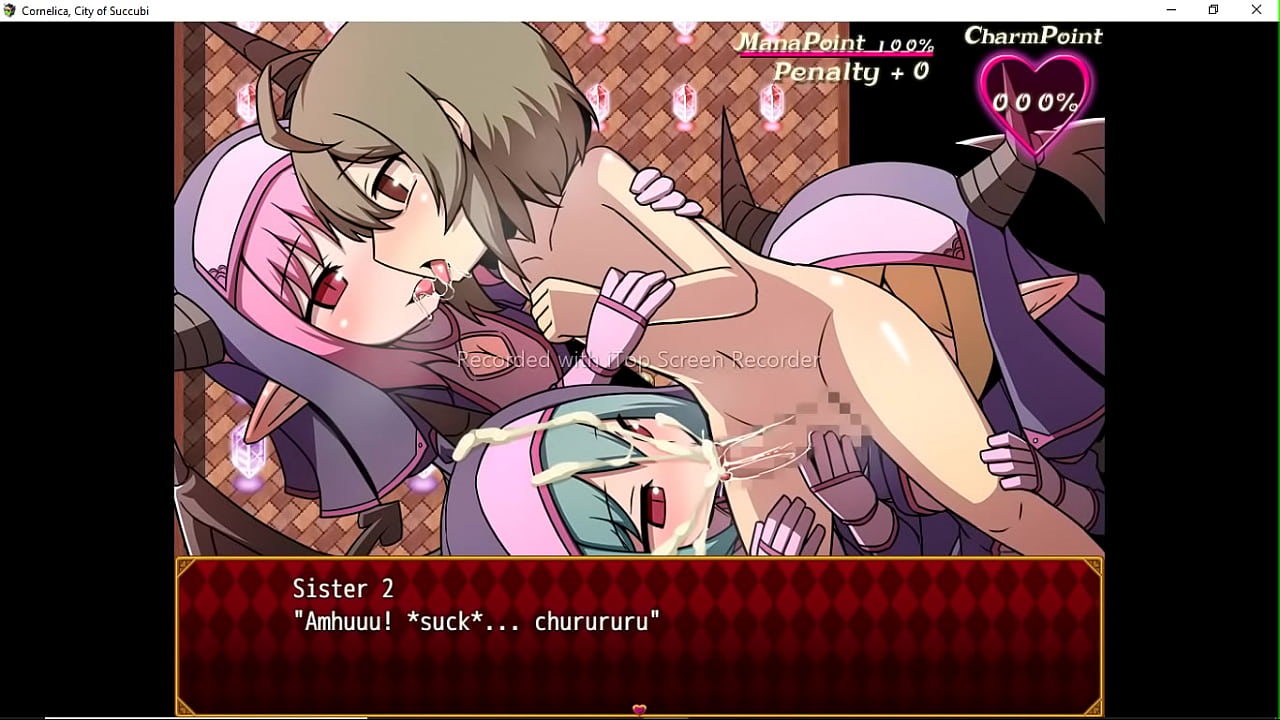Viewport: 1280px width, 720px height.
Task: Select the Penalty + 0 counter
Action: click(x=850, y=71)
